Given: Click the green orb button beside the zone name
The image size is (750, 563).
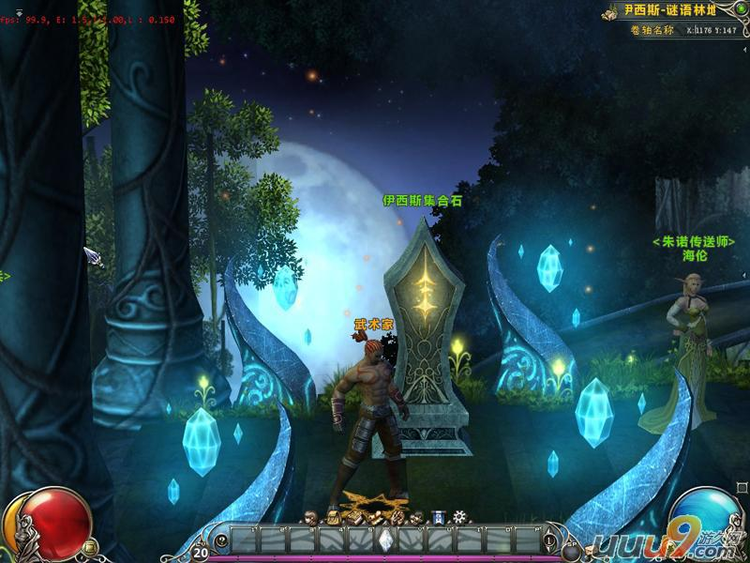Looking at the screenshot, I should (740, 9).
